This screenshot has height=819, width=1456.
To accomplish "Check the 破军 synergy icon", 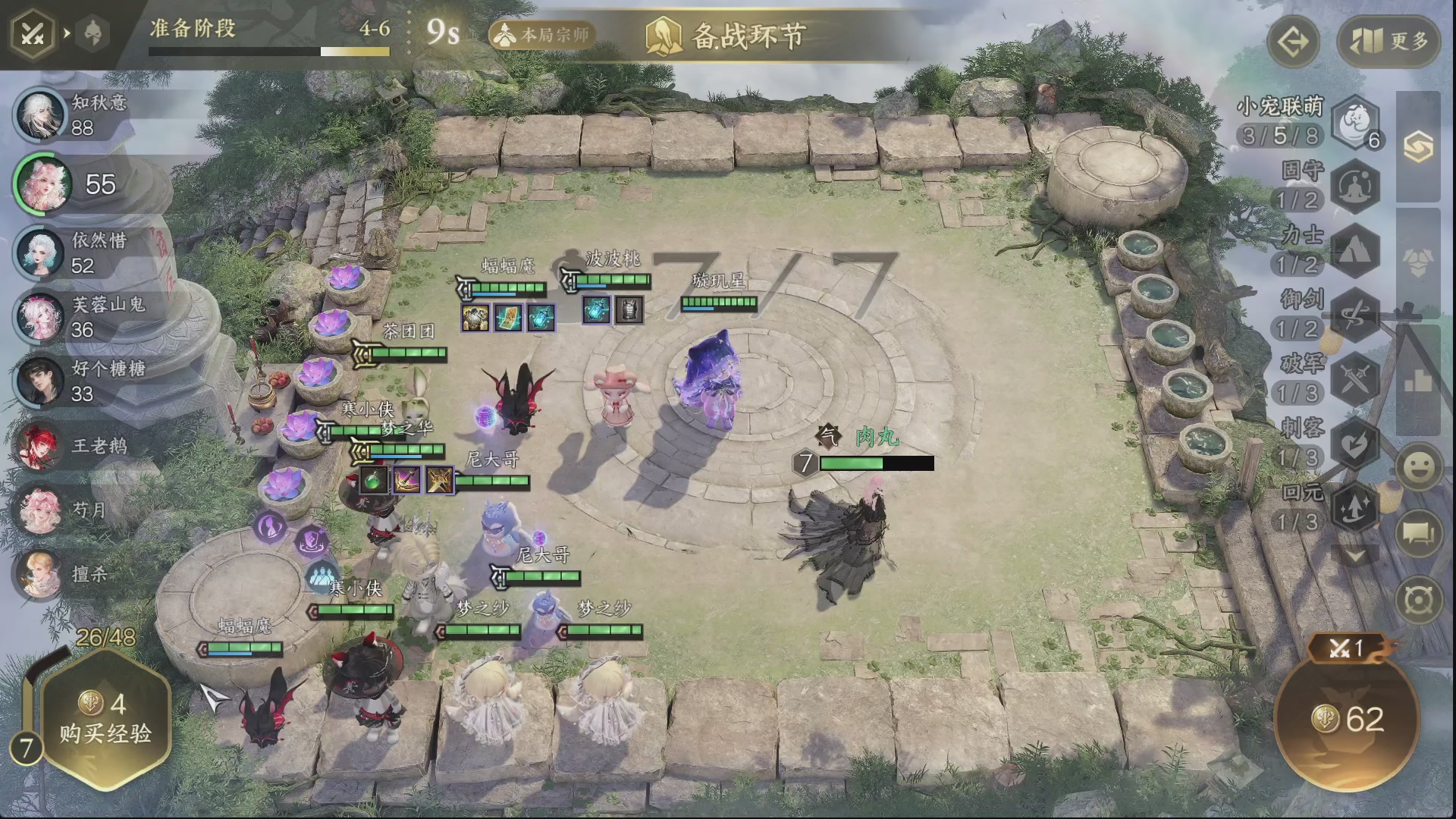I will pyautogui.click(x=1356, y=378).
